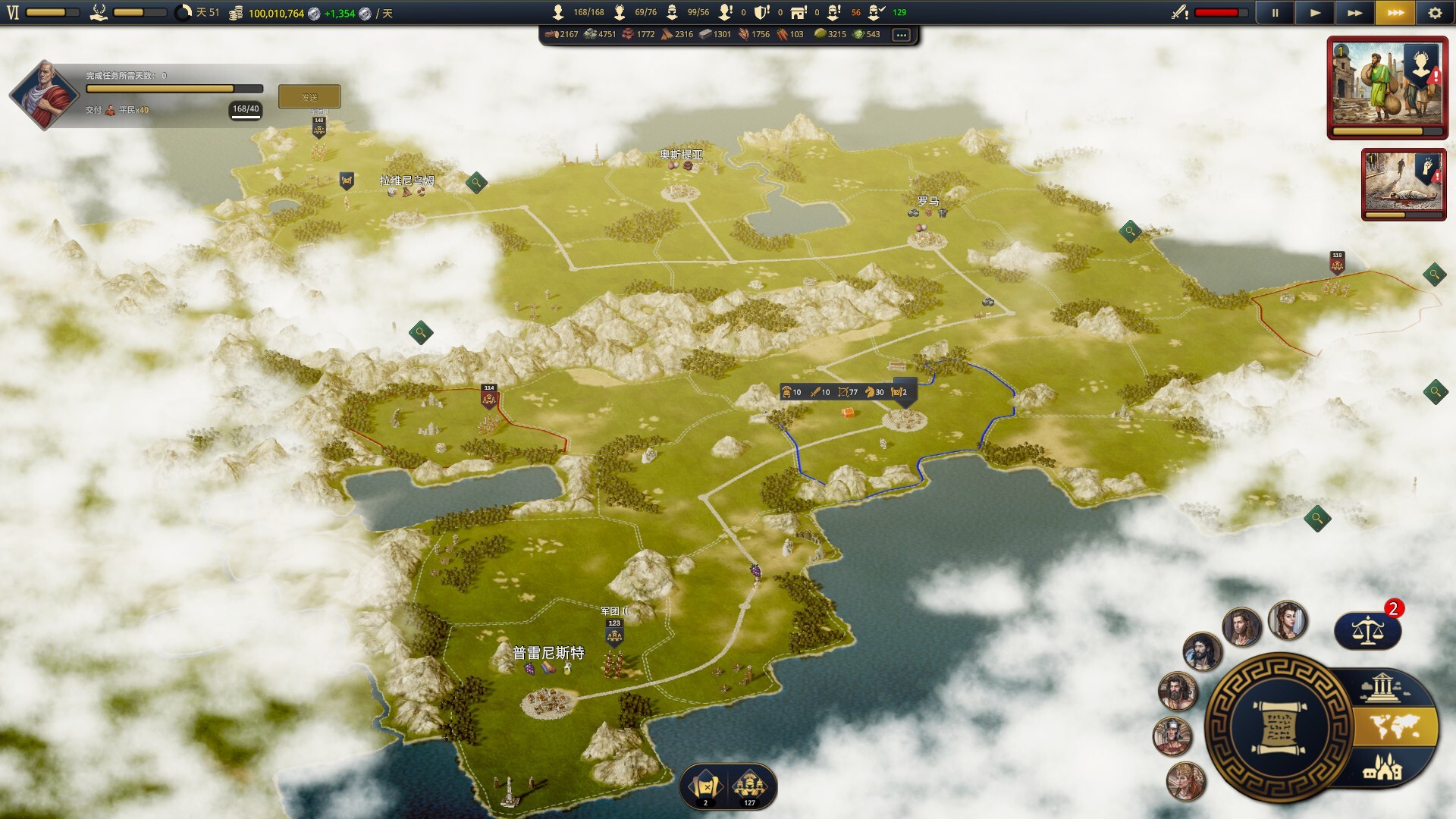Click the 发送 send button in quest panel

coord(309,96)
